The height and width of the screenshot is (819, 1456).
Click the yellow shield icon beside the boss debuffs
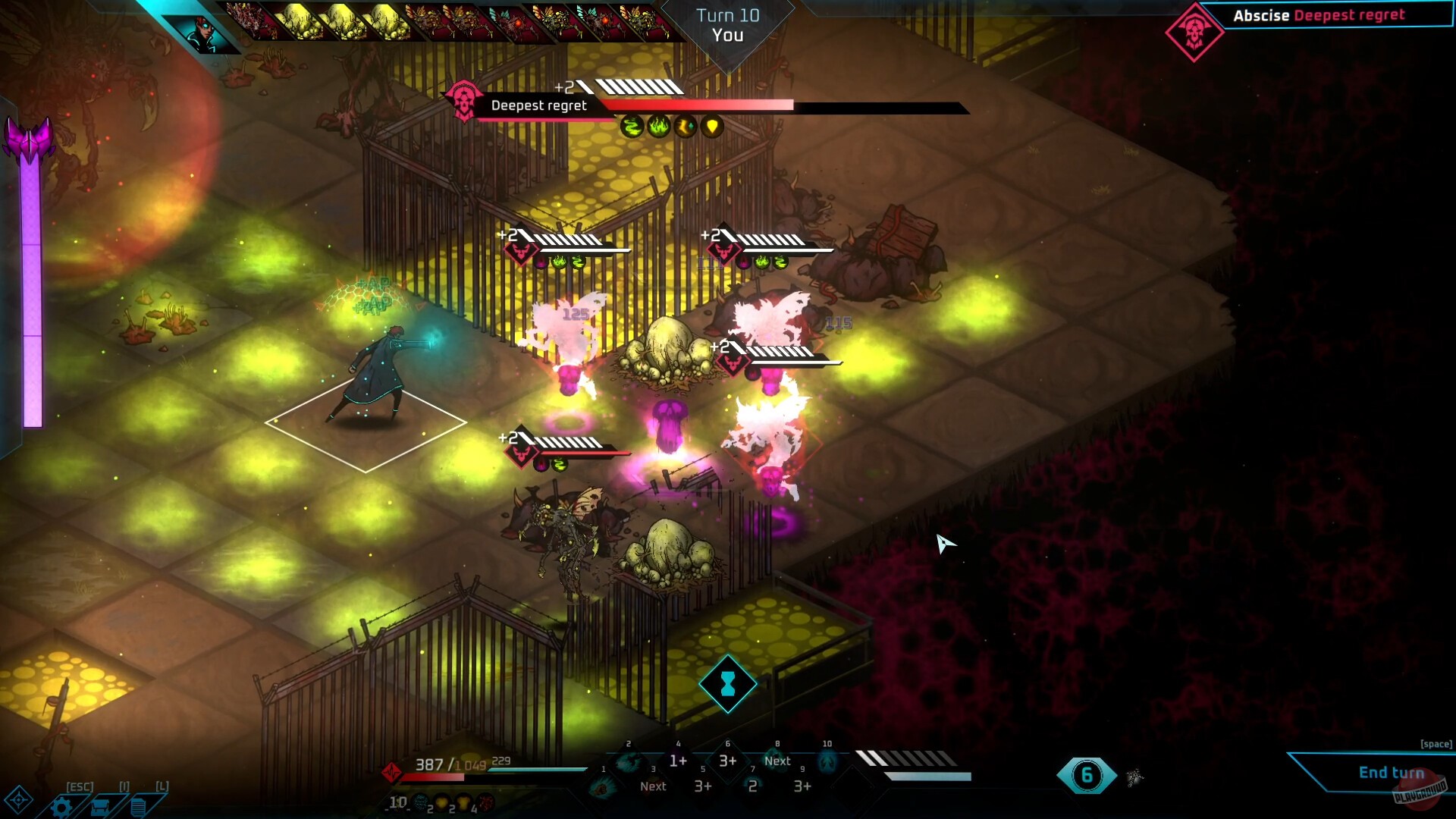(x=711, y=127)
